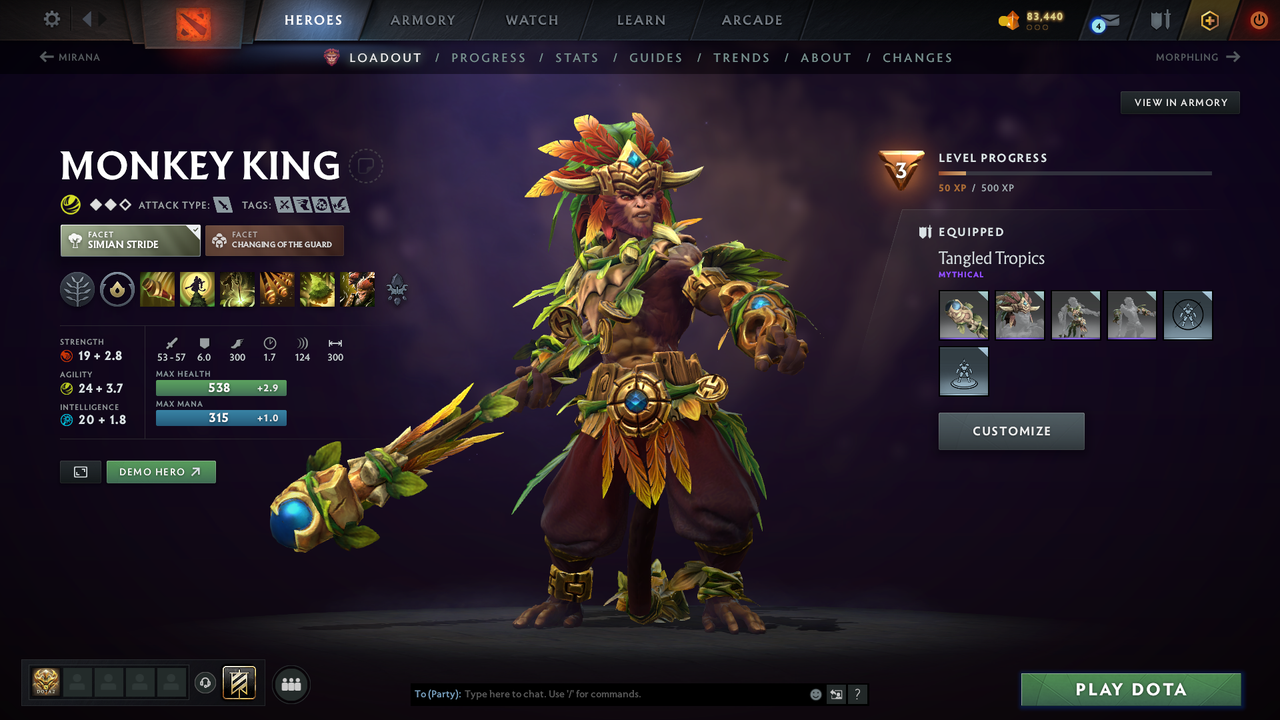Select the Tree Dance ability icon
This screenshot has width=1280, height=720.
(x=197, y=290)
